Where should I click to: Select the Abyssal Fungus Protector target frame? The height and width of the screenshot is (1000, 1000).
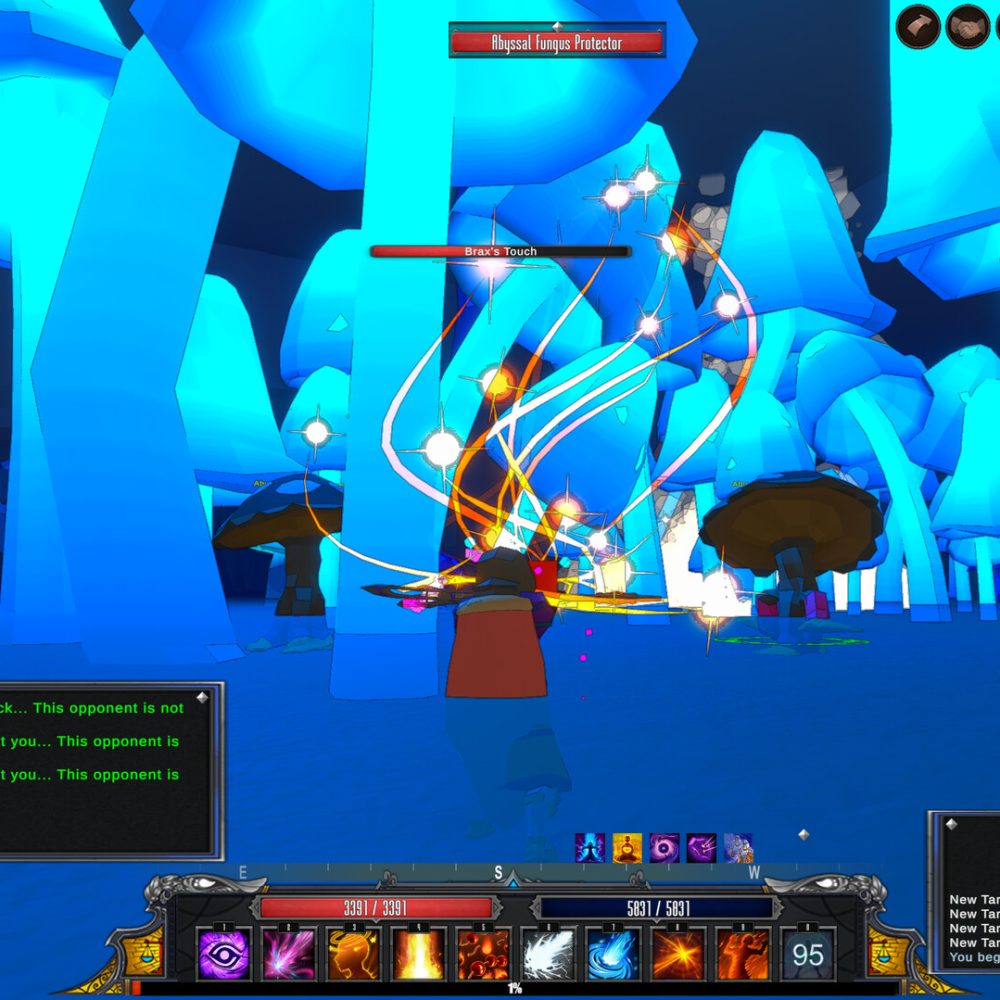pos(556,43)
